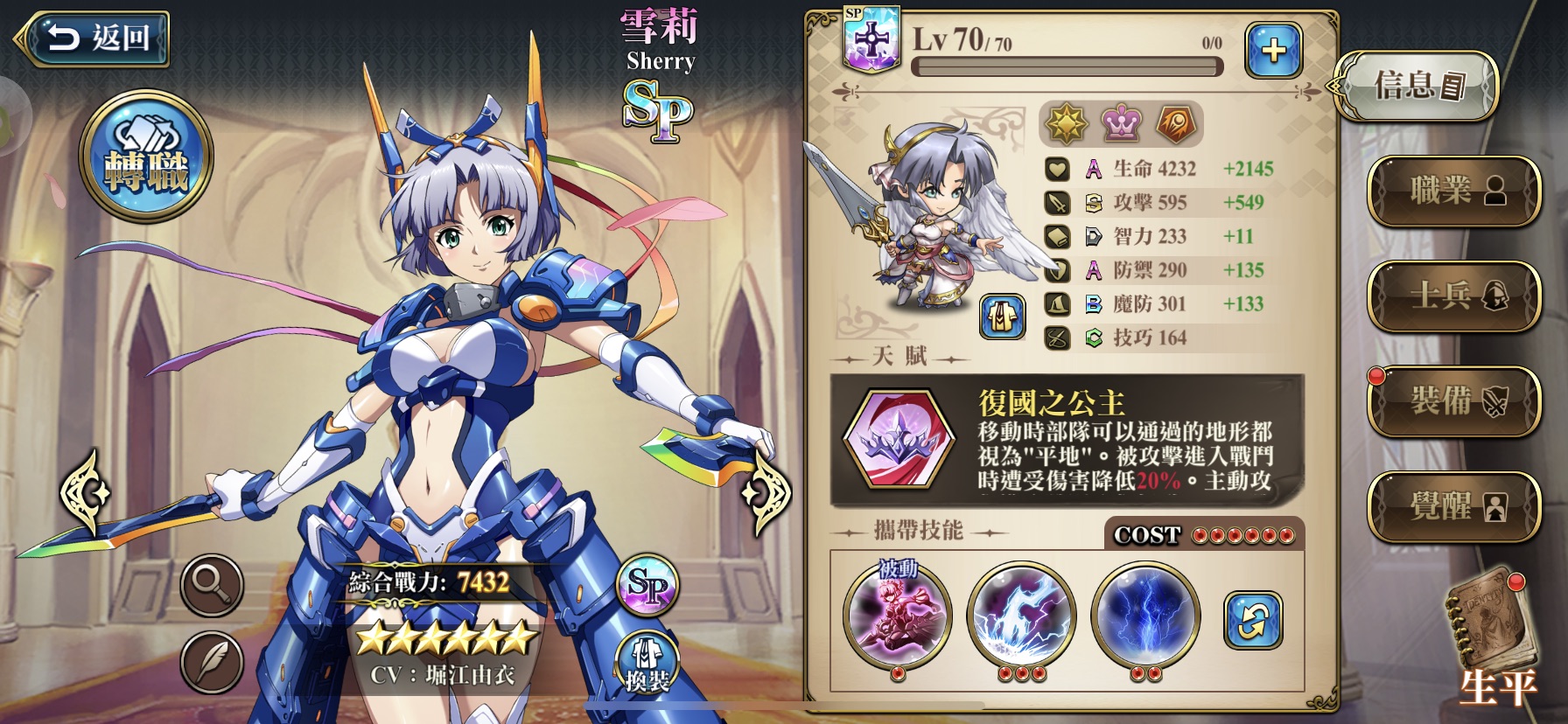Tap the feather quill button
Image resolution: width=1568 pixels, height=724 pixels.
(x=212, y=662)
